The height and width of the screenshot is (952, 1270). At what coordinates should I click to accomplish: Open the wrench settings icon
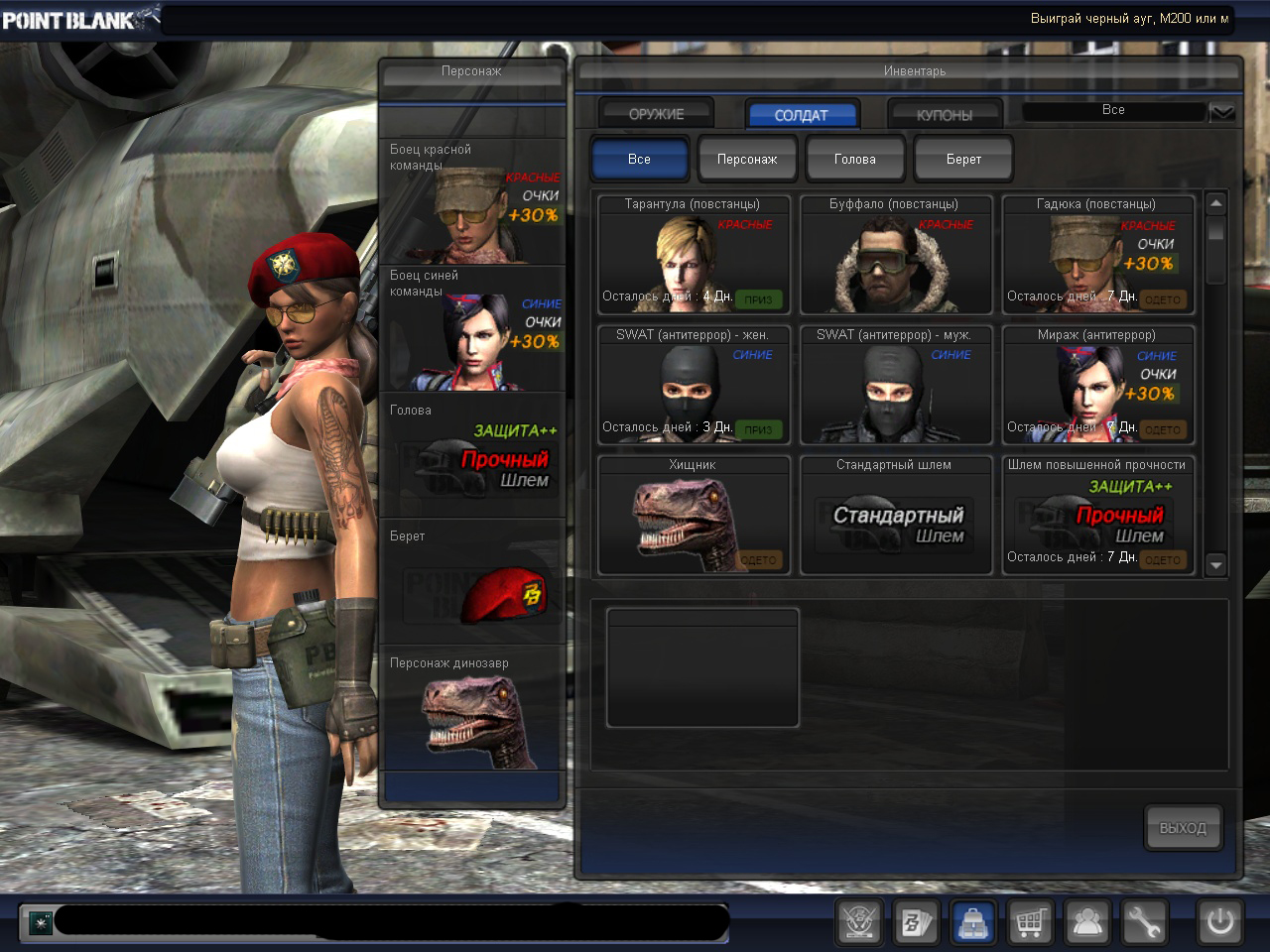[x=1143, y=922]
